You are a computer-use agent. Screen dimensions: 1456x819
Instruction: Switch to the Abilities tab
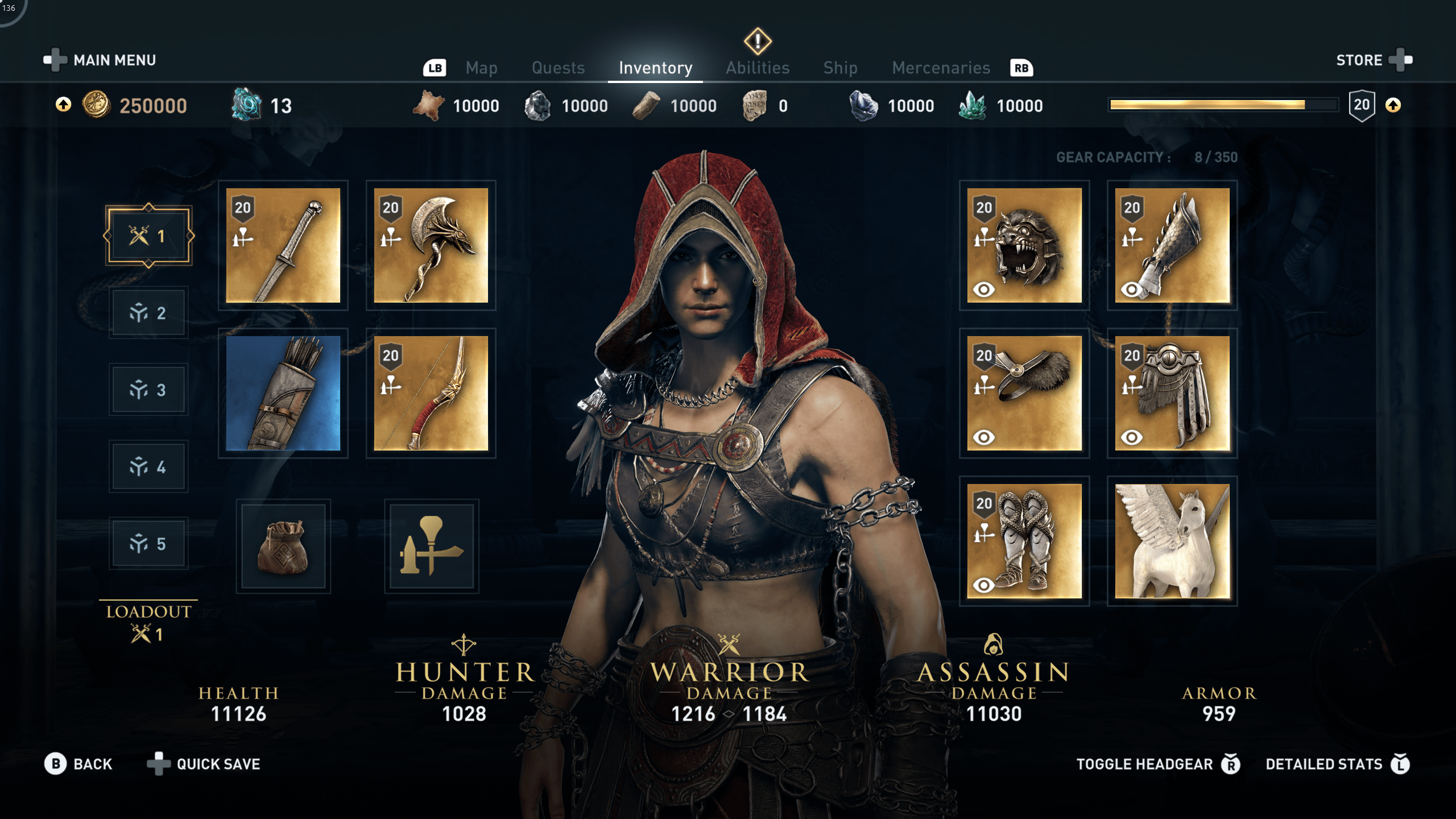757,67
